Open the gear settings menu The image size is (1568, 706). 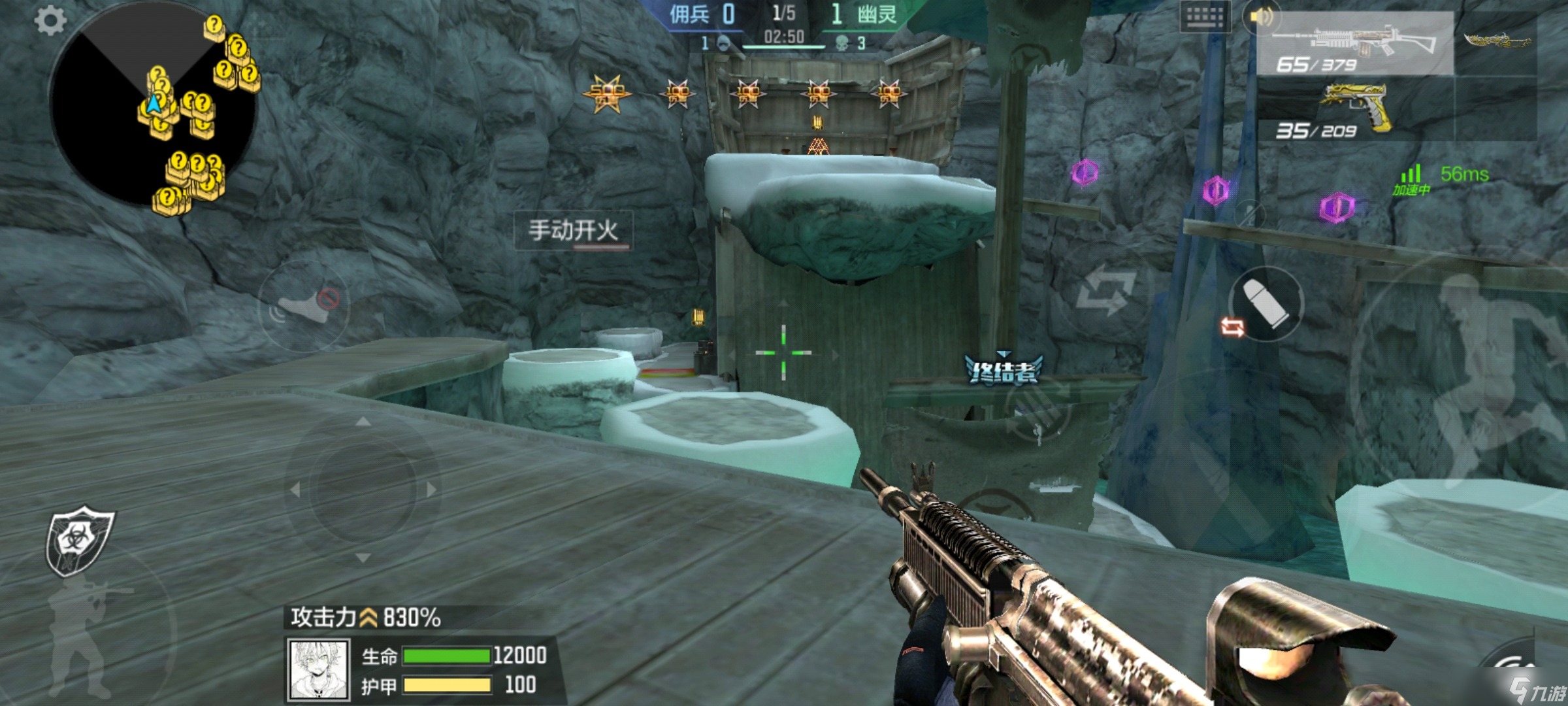(50, 20)
